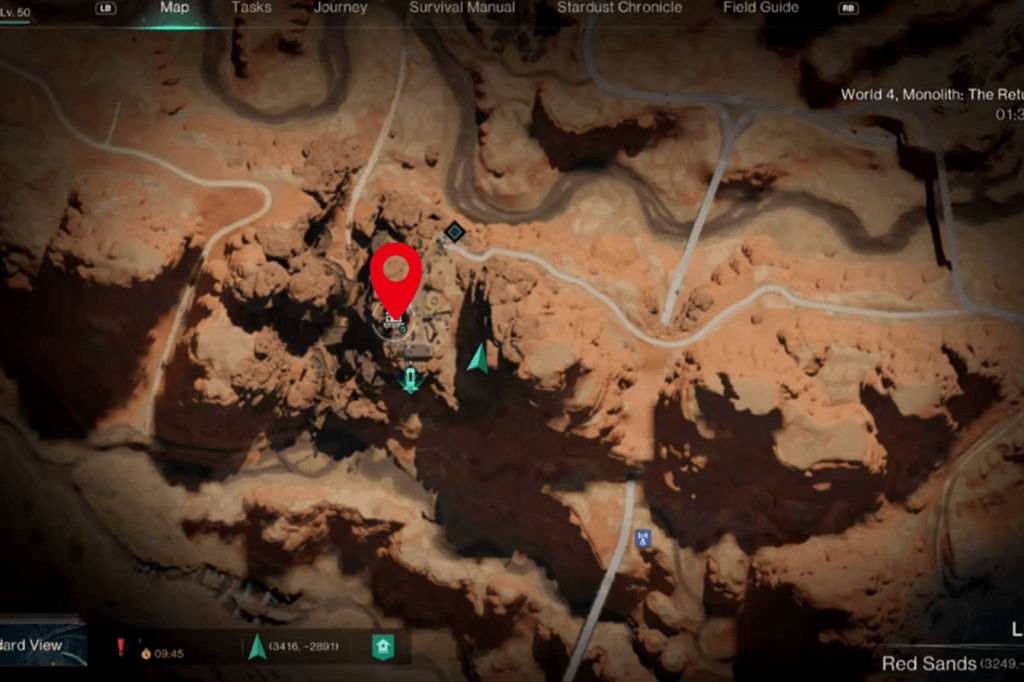
Task: Select the teal diamond map marker
Action: coord(454,232)
